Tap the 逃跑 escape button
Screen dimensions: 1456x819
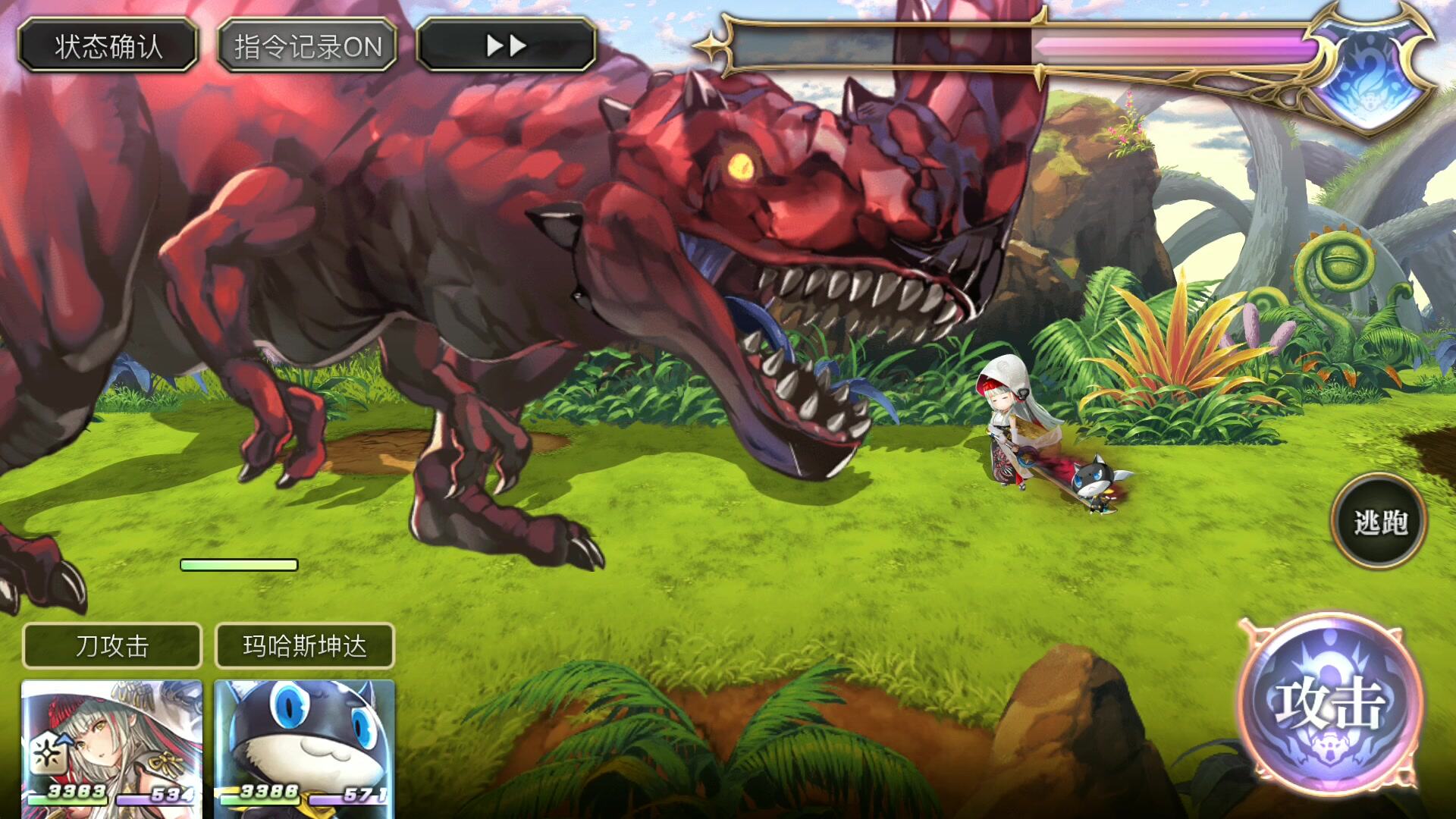[x=1379, y=522]
